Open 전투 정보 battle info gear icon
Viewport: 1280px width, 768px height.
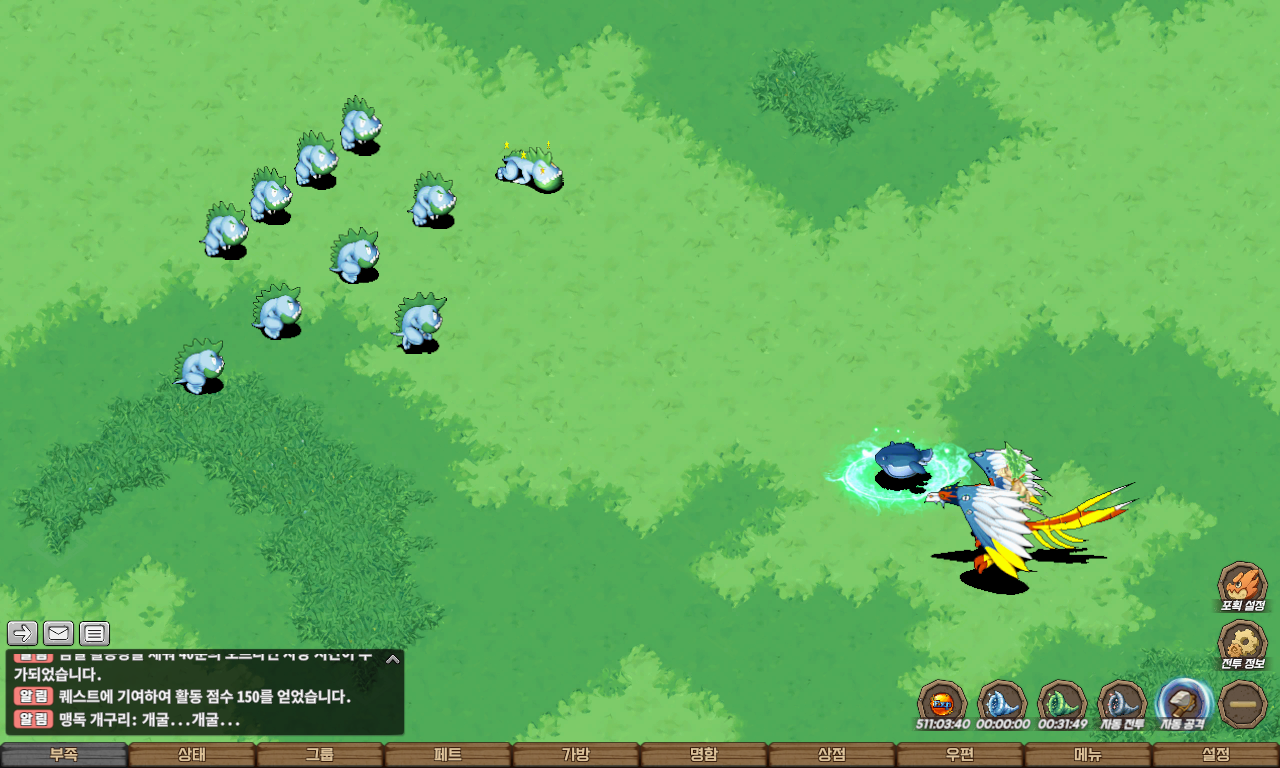[x=1242, y=643]
